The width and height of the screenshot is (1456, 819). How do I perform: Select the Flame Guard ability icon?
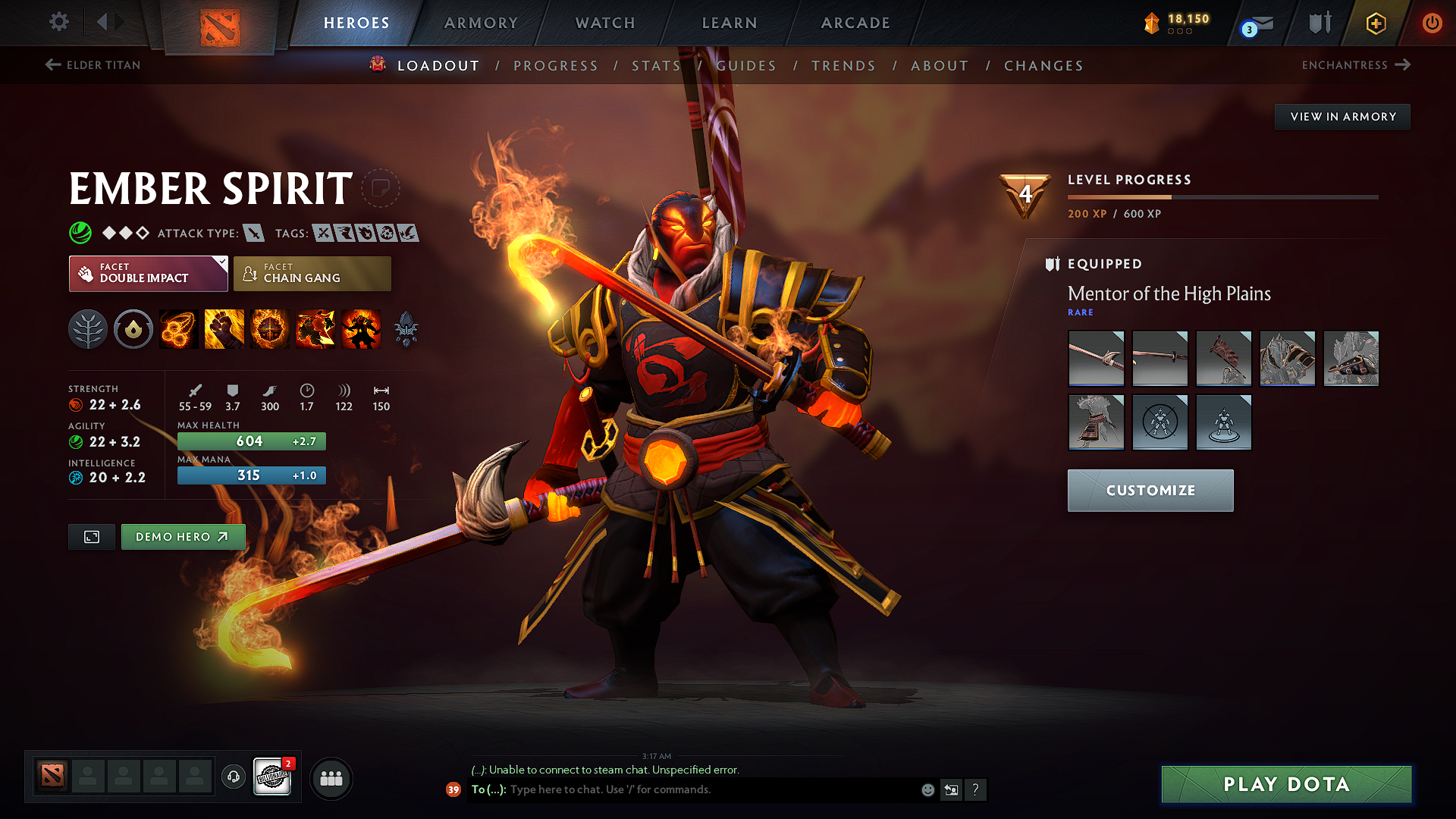[269, 328]
